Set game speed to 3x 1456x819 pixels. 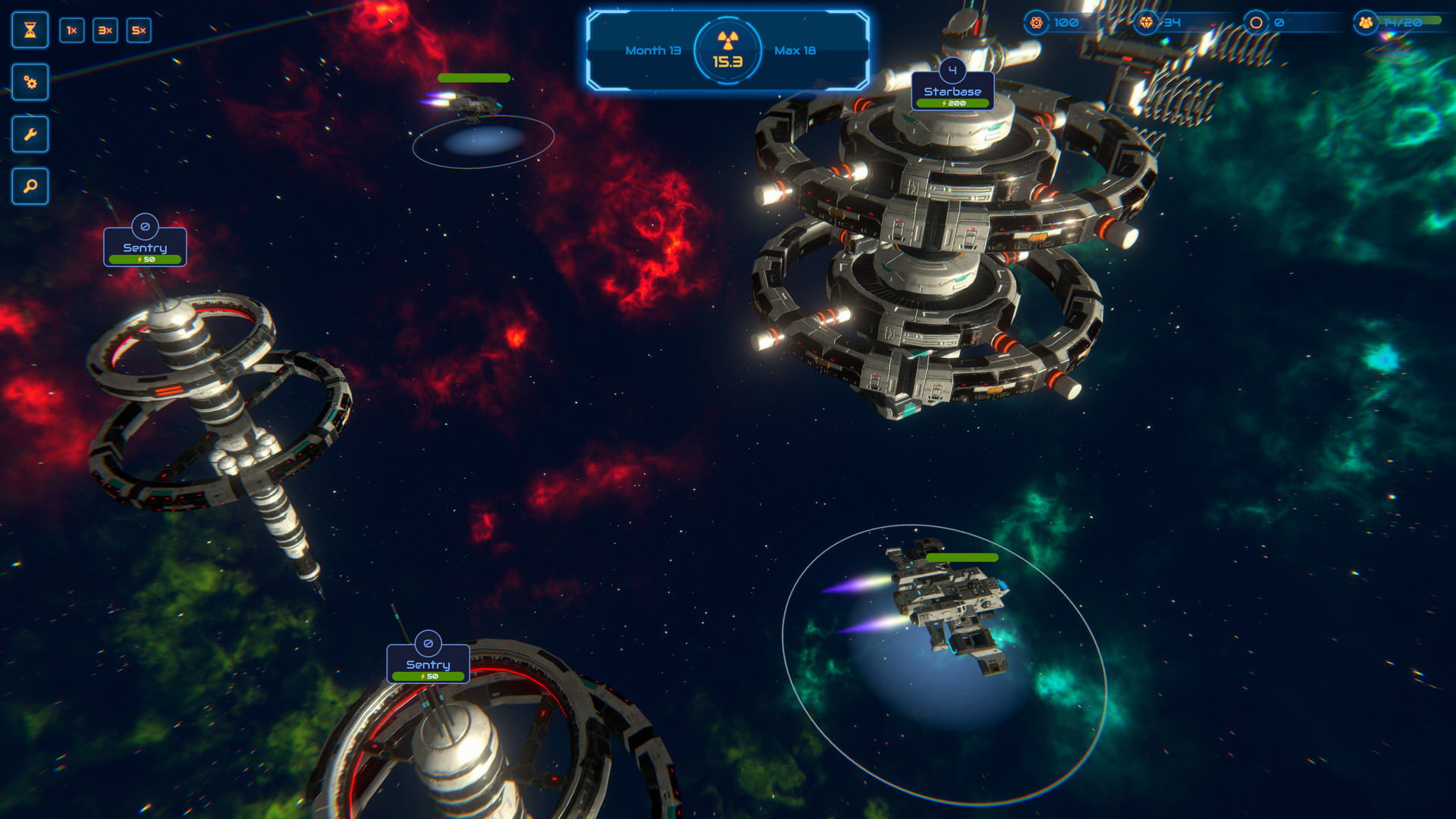(x=105, y=30)
